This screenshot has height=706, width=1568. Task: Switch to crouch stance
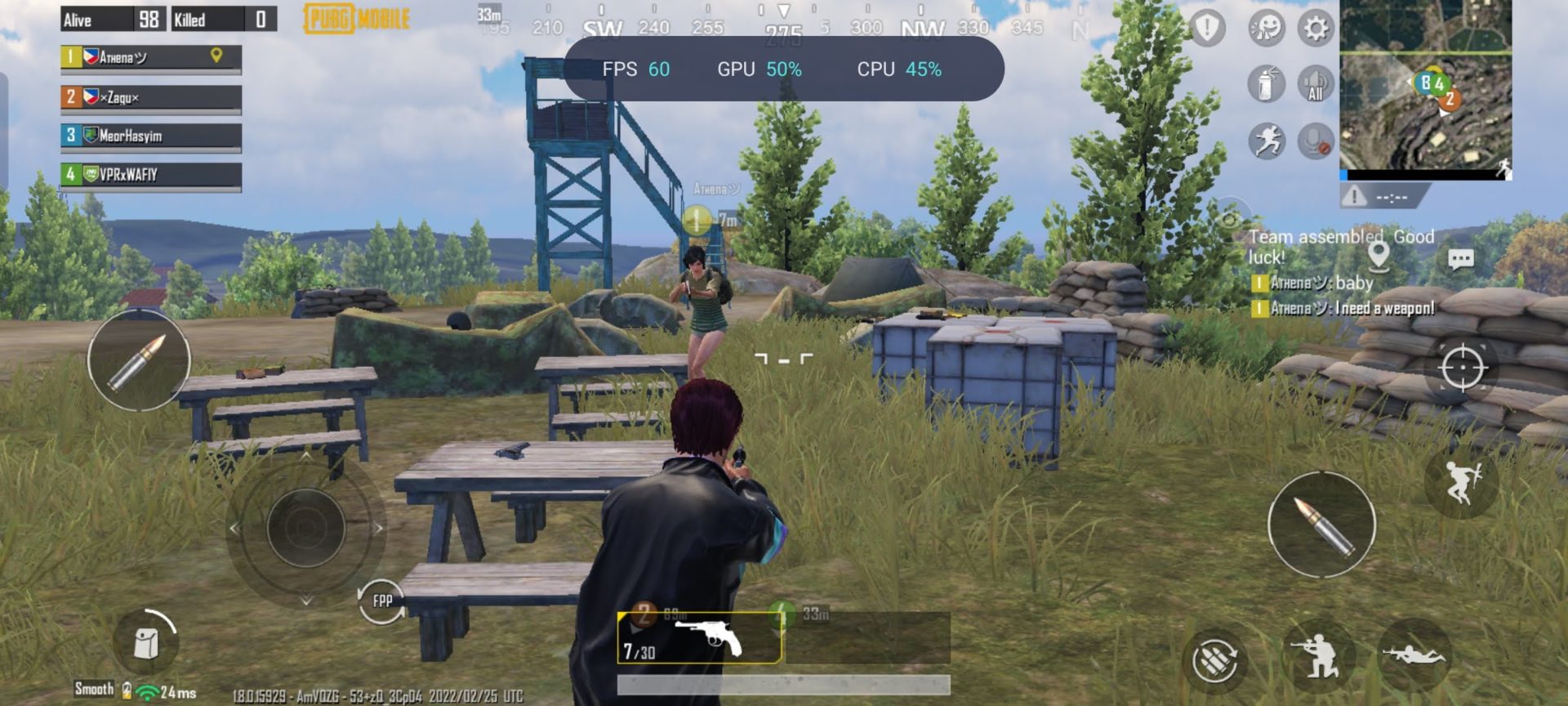click(1317, 656)
